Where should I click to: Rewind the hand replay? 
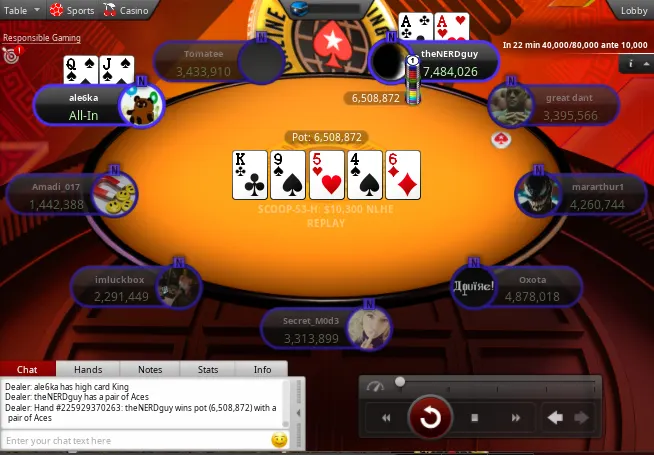(387, 418)
